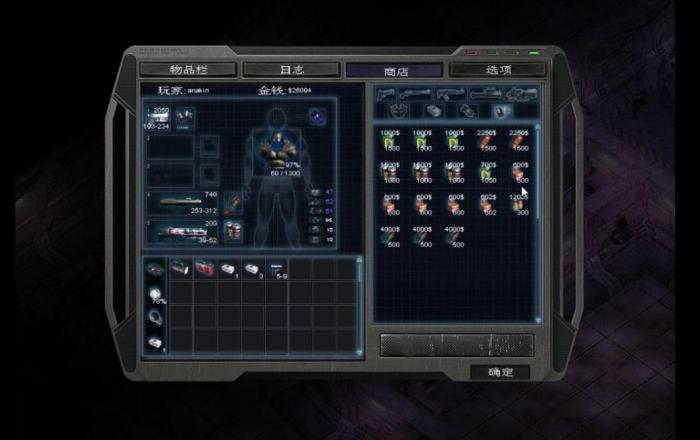700x440 pixels.
Task: Click the equipped body armor on the character
Action: 282,147
